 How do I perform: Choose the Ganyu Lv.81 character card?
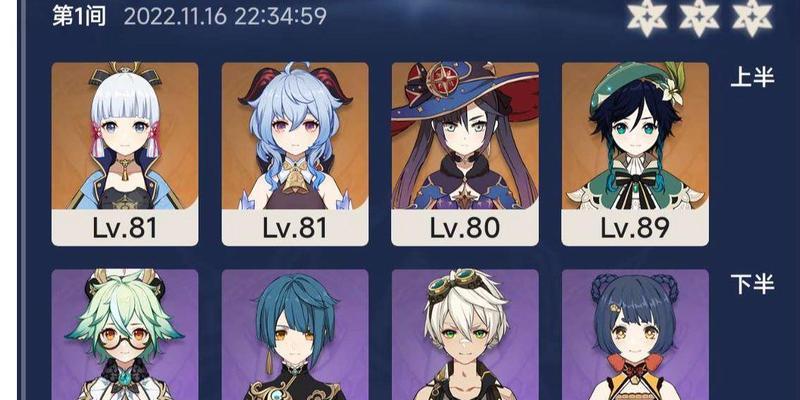click(295, 154)
